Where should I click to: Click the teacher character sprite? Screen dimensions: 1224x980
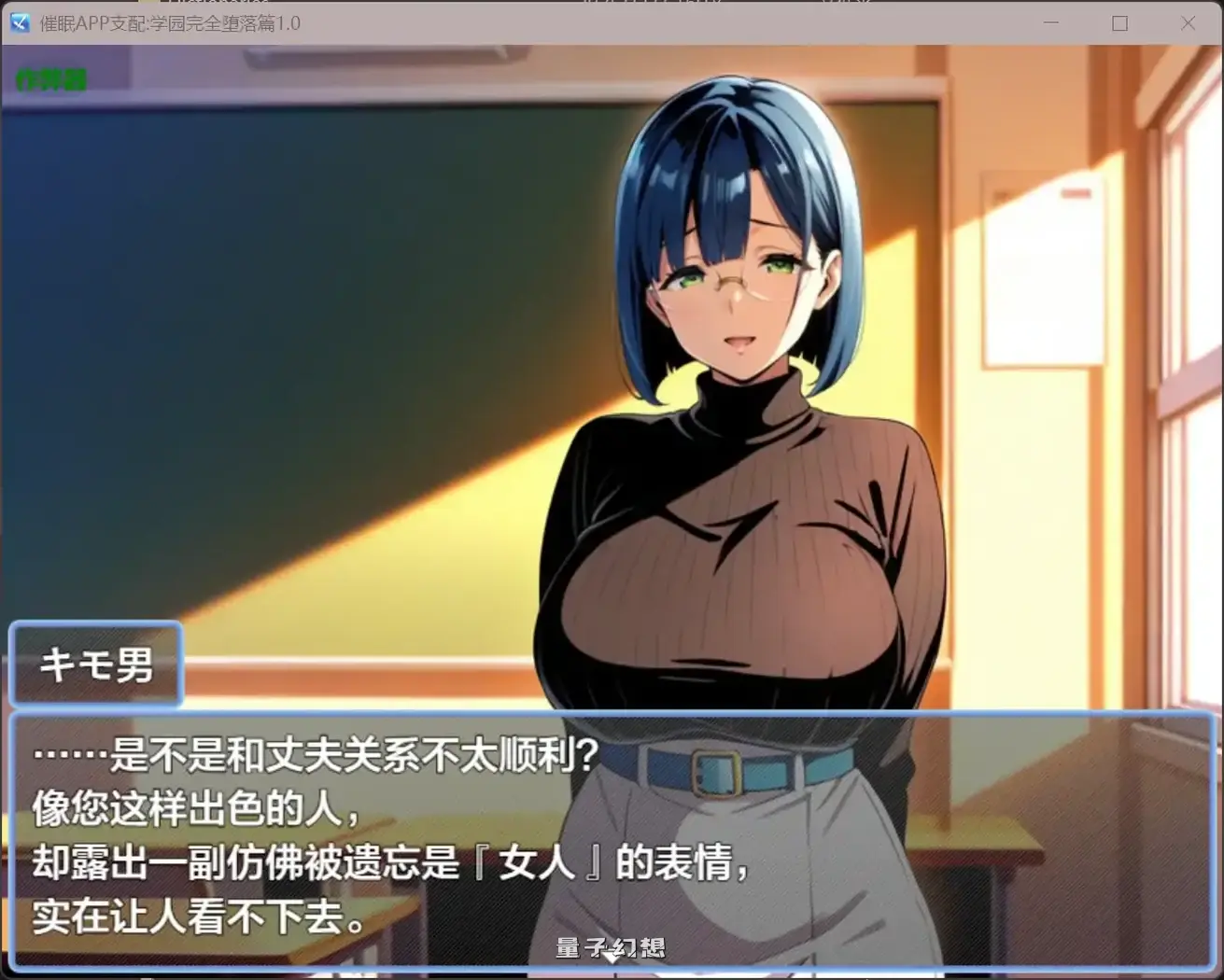pyautogui.click(x=738, y=420)
